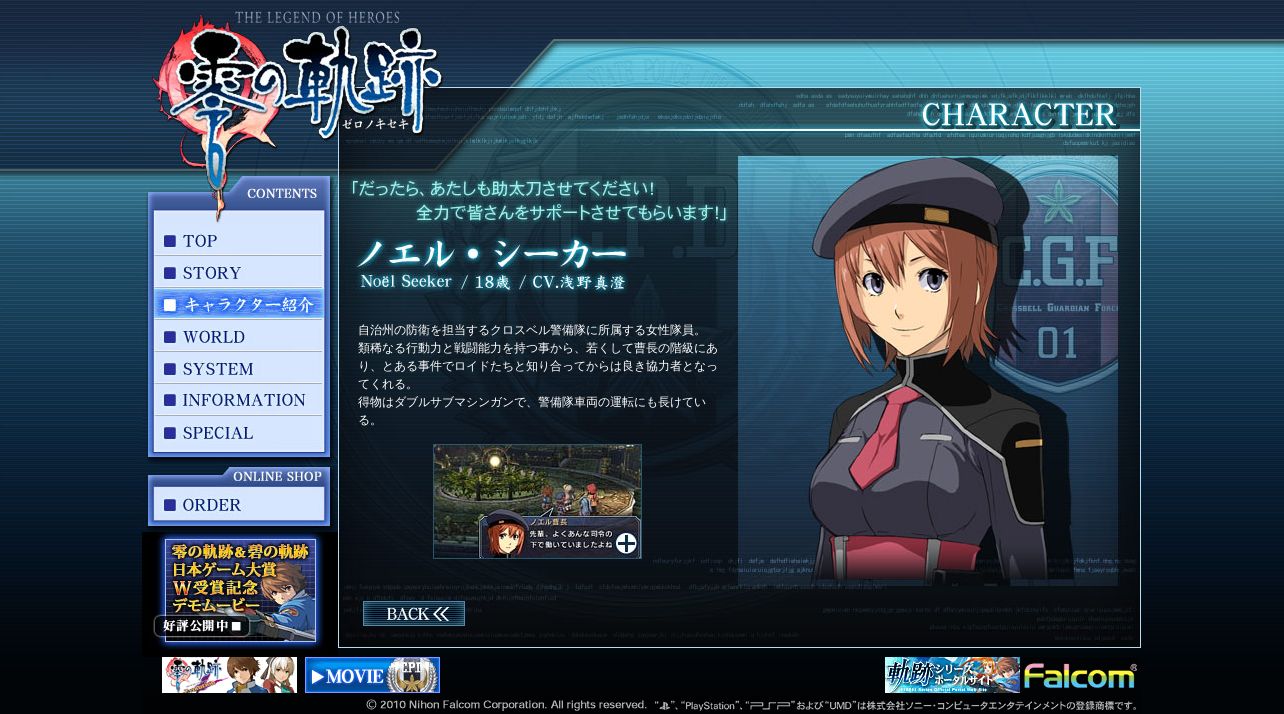Click the BACK button
Viewport: 1284px width, 714px height.
click(413, 614)
